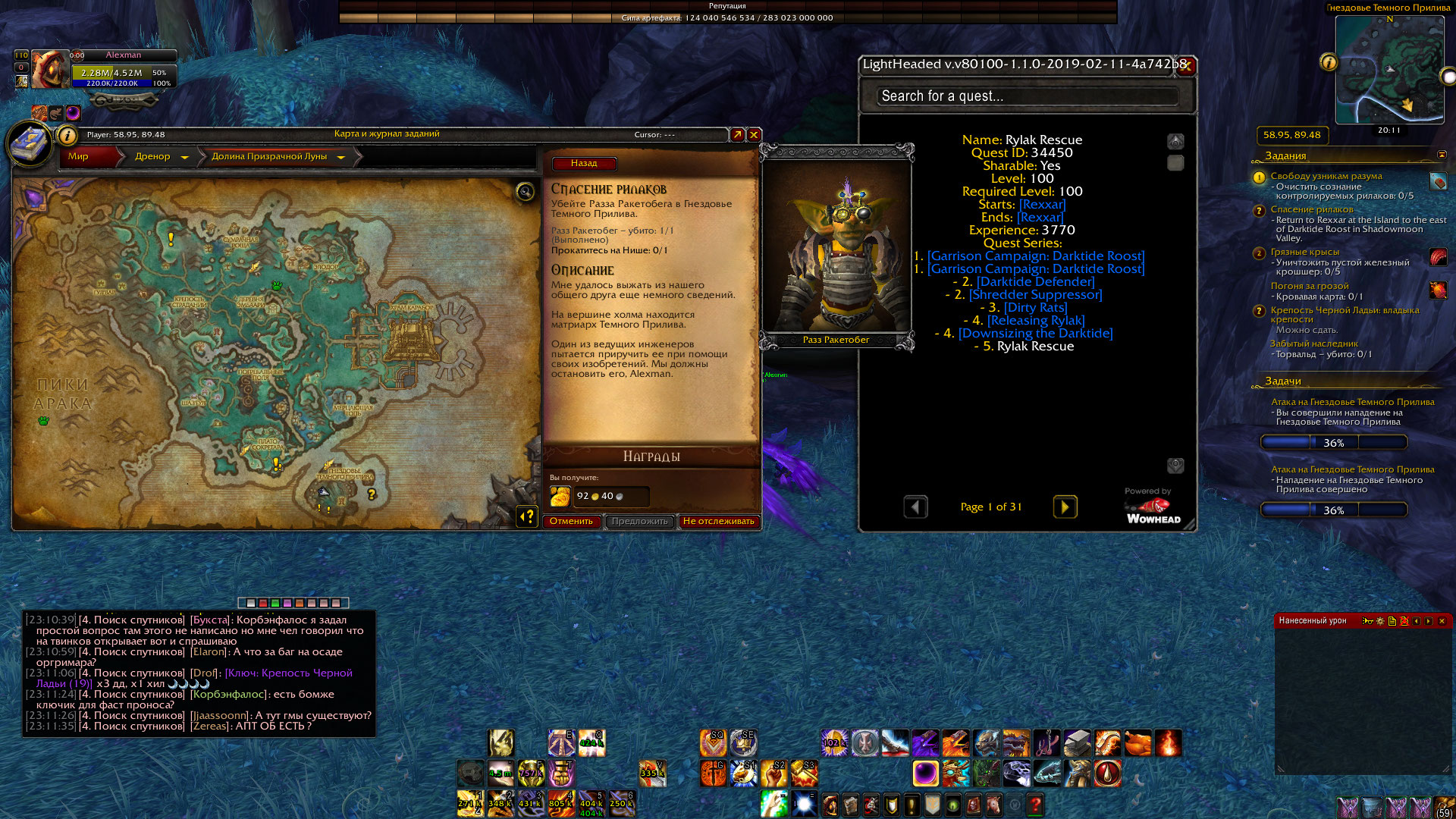Close the map and quest log window
Image resolution: width=1456 pixels, height=819 pixels.
pyautogui.click(x=754, y=135)
